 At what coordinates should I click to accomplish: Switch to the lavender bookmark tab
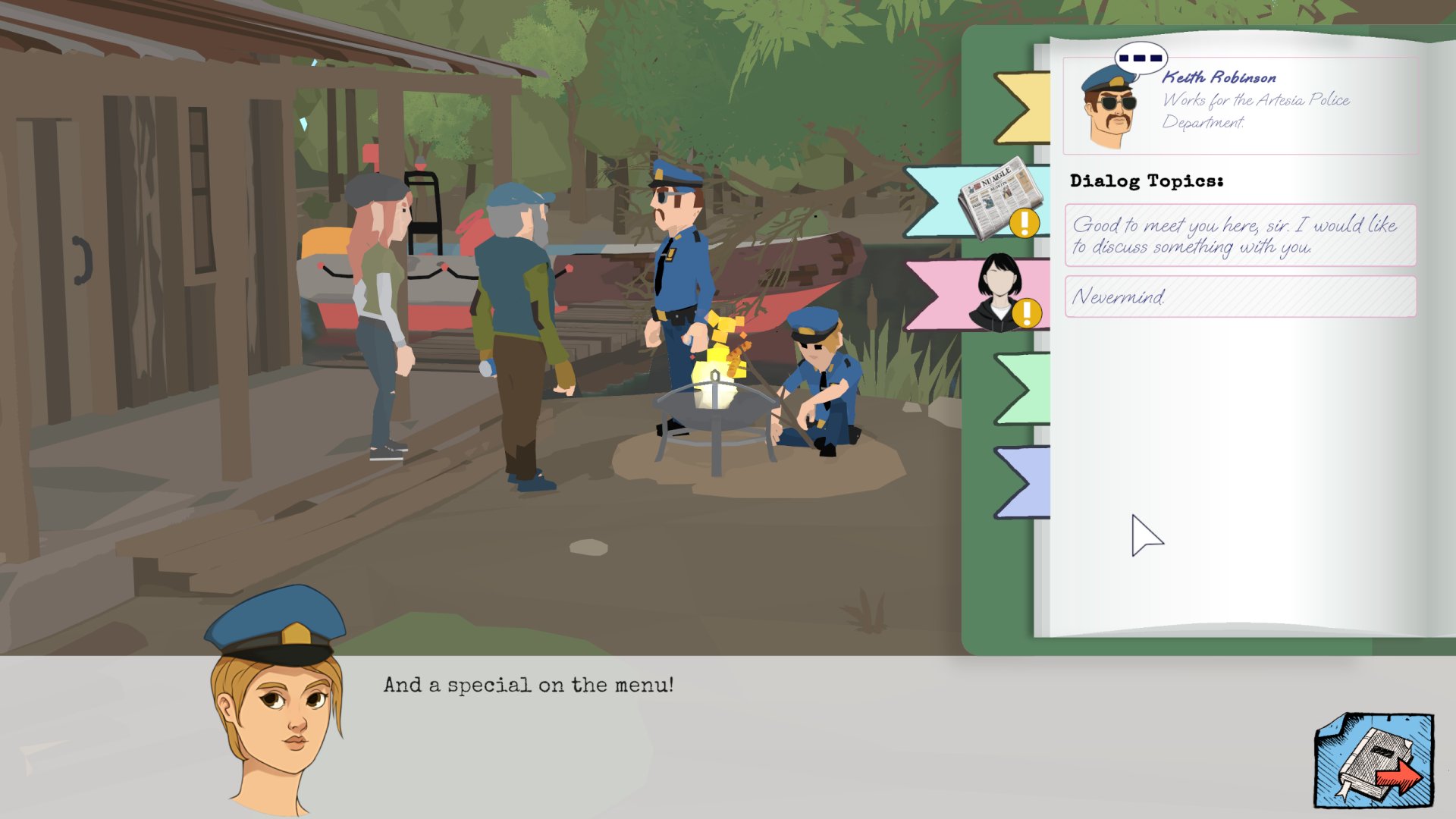(x=1025, y=482)
